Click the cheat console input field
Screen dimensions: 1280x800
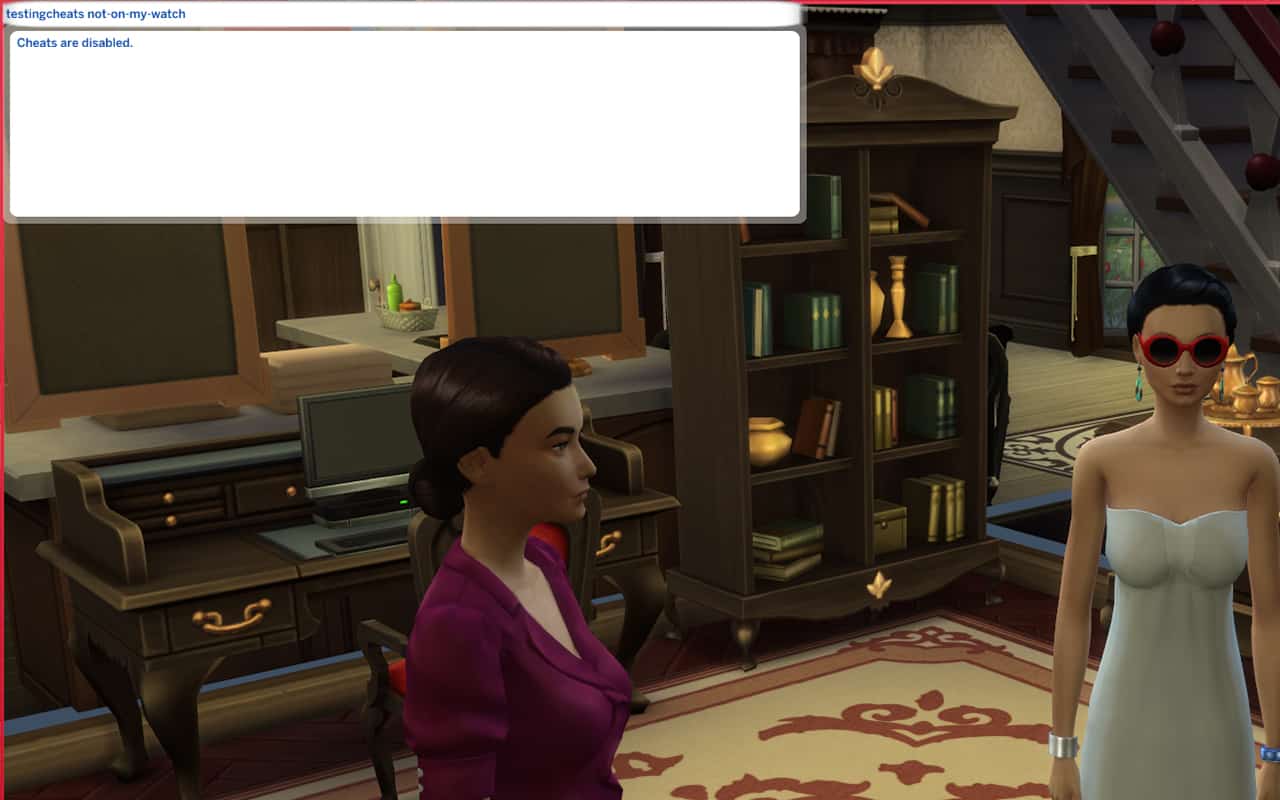[400, 14]
